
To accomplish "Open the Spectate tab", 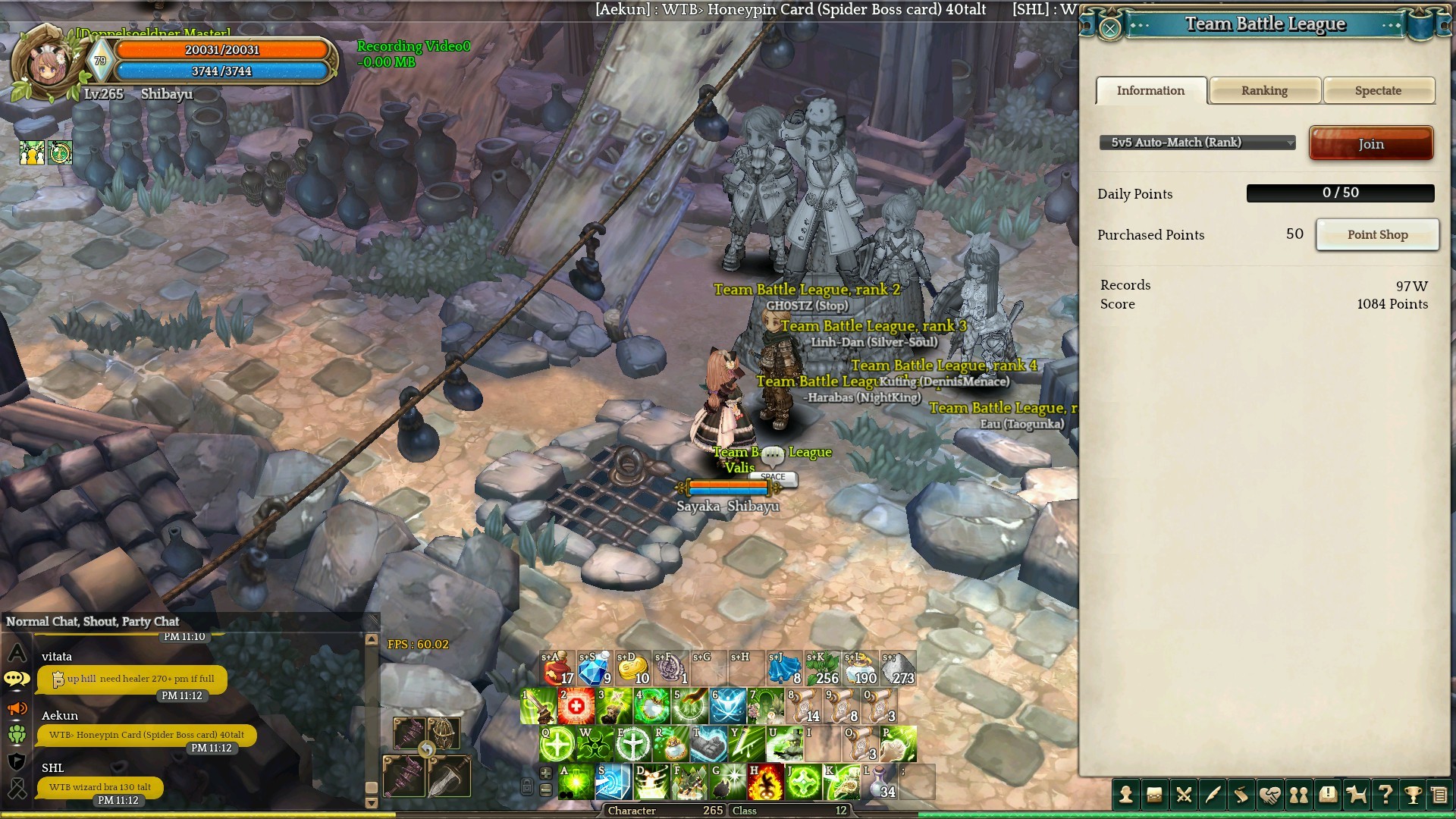I will click(x=1378, y=90).
